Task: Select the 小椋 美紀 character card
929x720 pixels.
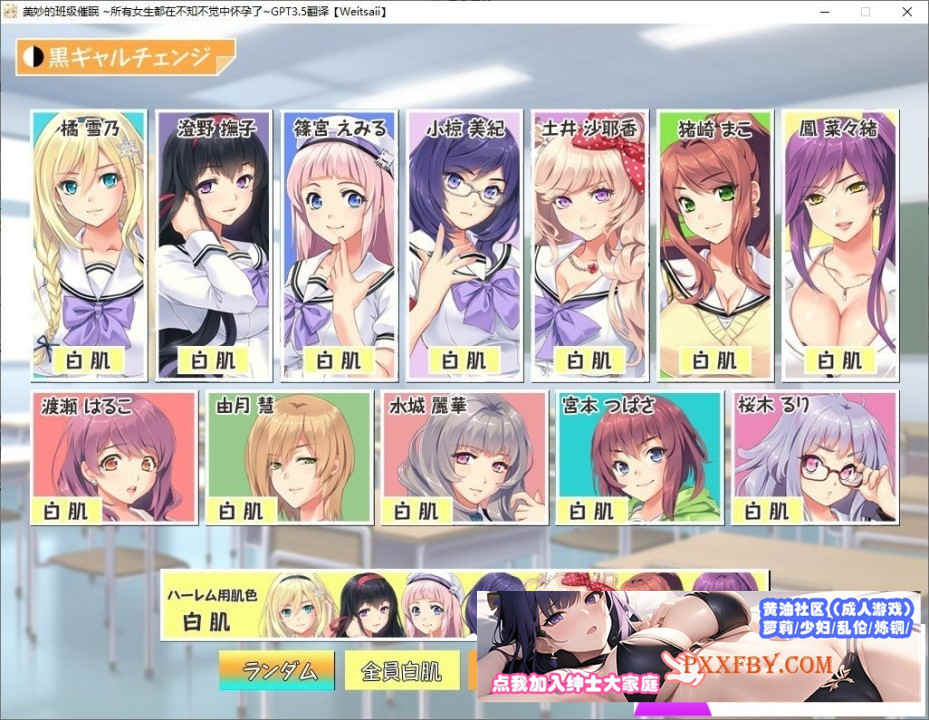Action: coord(462,245)
